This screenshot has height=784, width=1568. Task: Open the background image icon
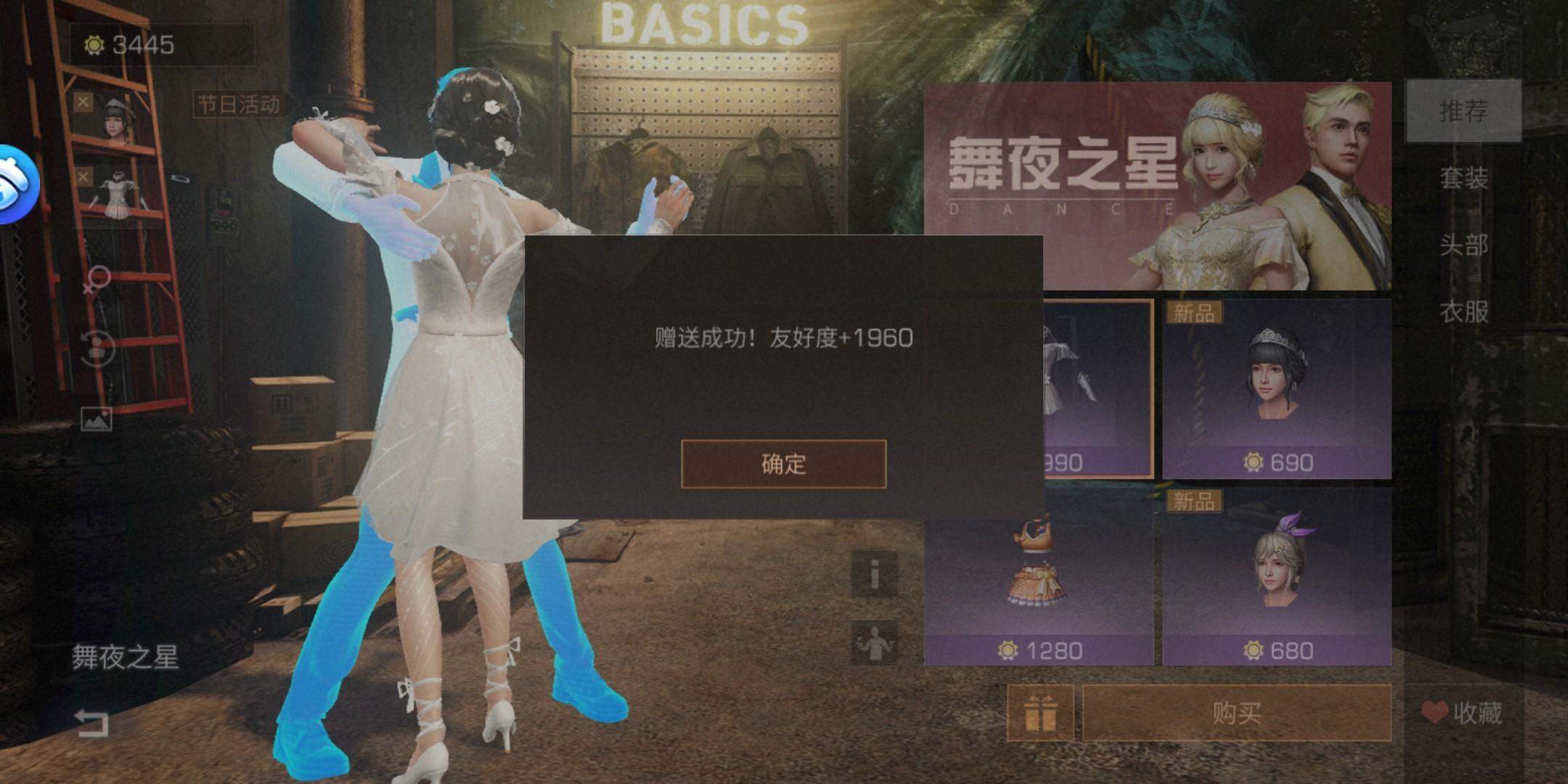point(98,417)
